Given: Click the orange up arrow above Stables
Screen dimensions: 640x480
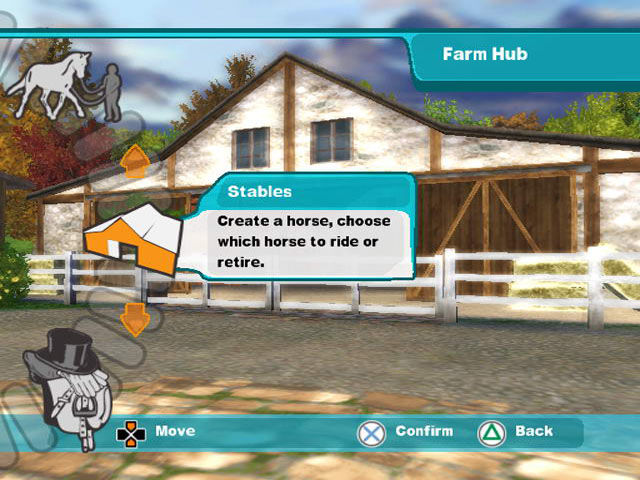Looking at the screenshot, I should pos(134,159).
